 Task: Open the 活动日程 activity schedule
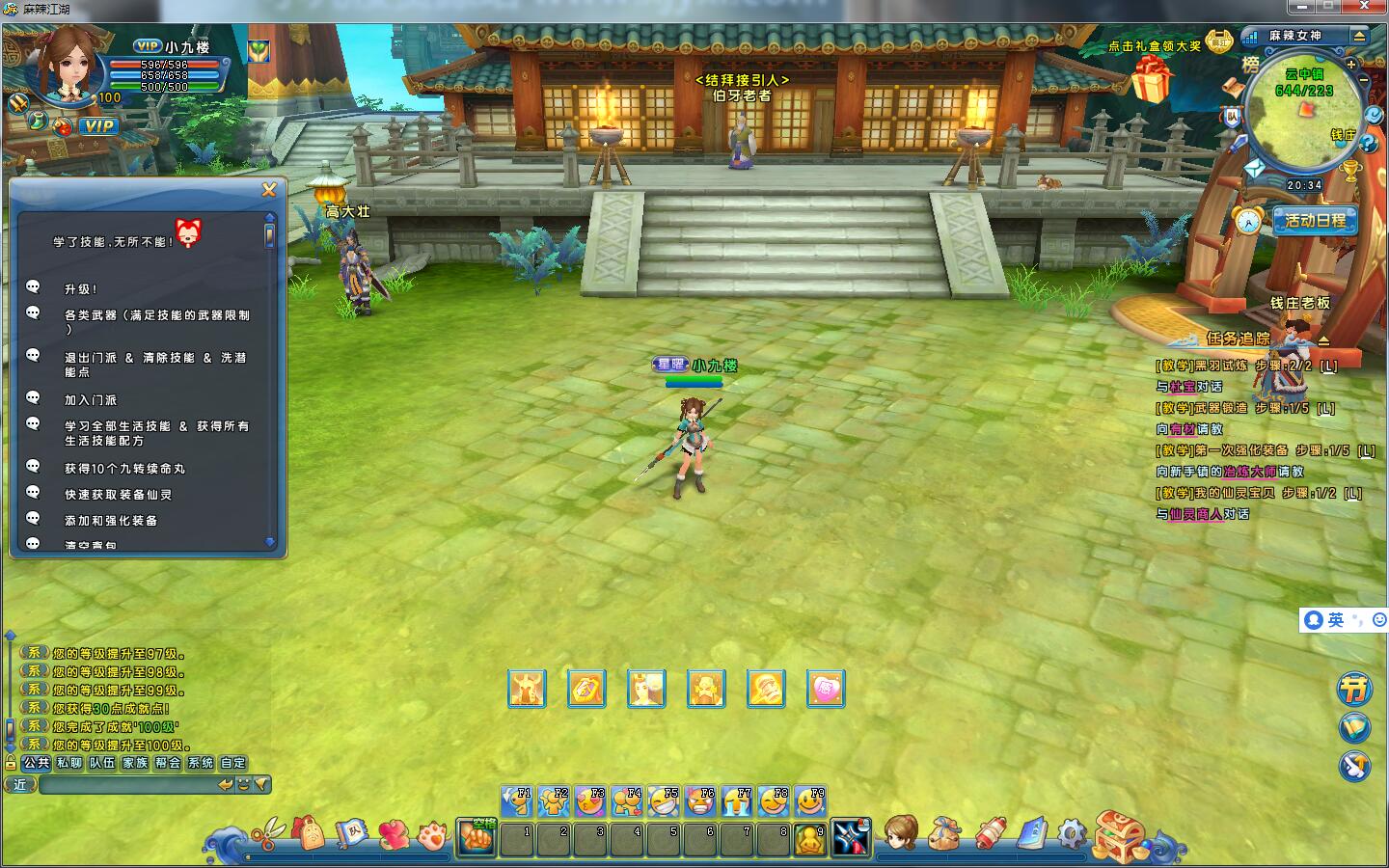[x=1314, y=221]
